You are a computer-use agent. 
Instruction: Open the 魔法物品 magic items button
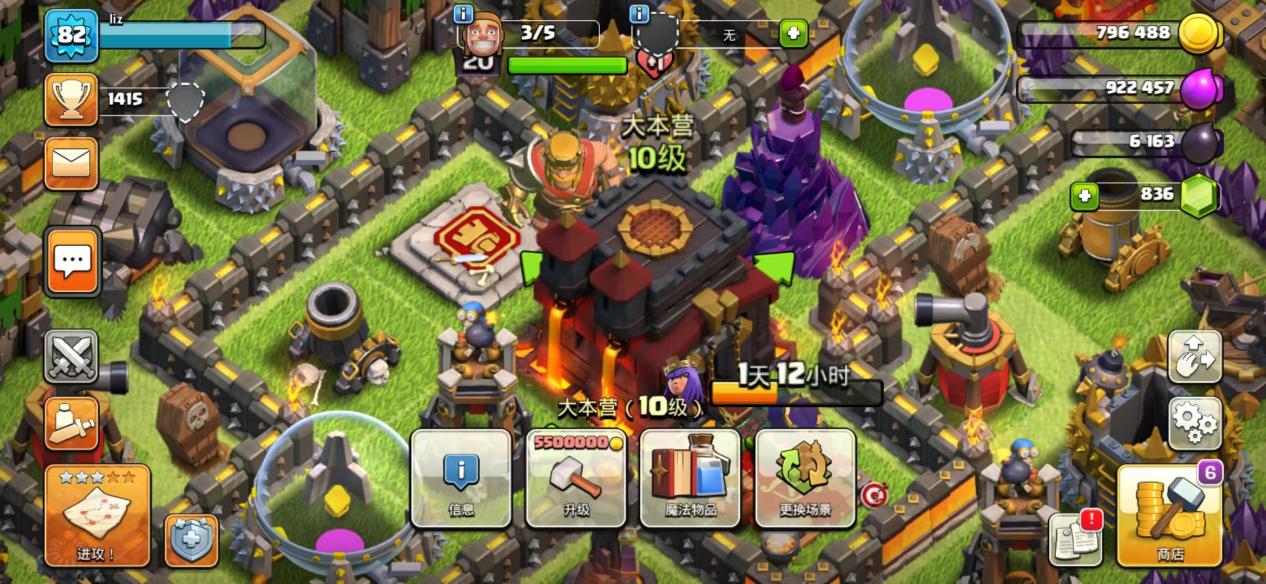coord(690,478)
